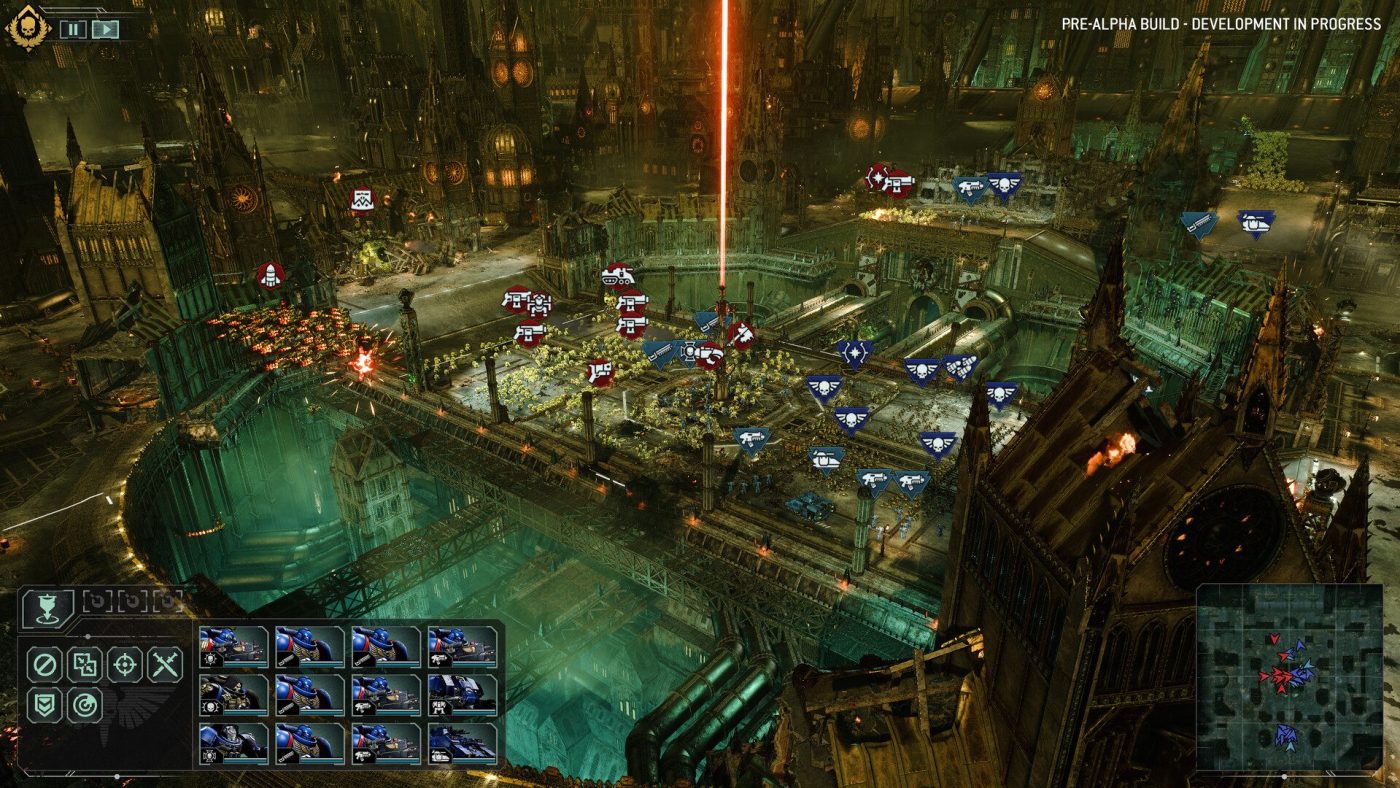Click the third empty ability slot bracket
This screenshot has height=788, width=1400.
coord(168,600)
